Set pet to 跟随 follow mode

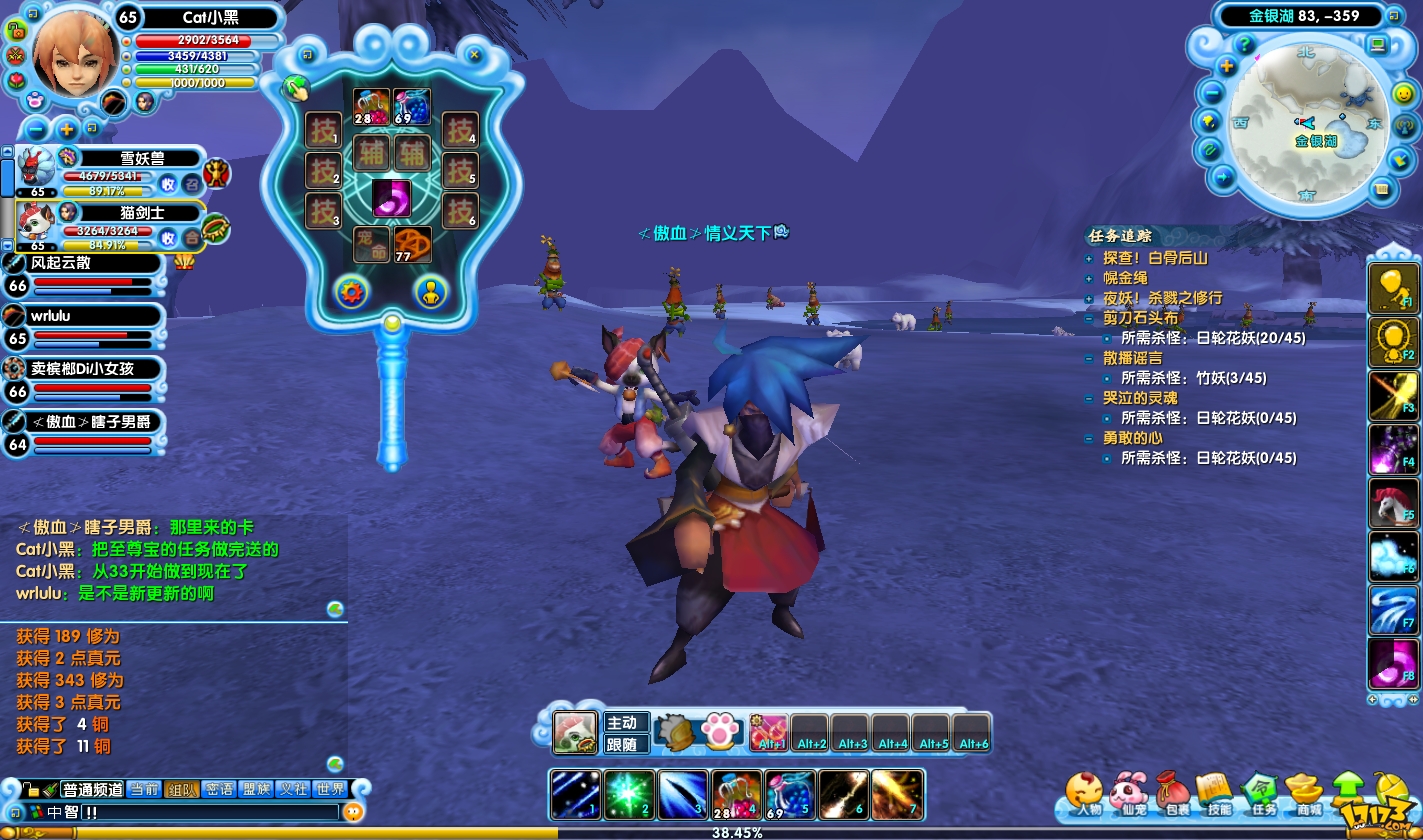click(625, 744)
